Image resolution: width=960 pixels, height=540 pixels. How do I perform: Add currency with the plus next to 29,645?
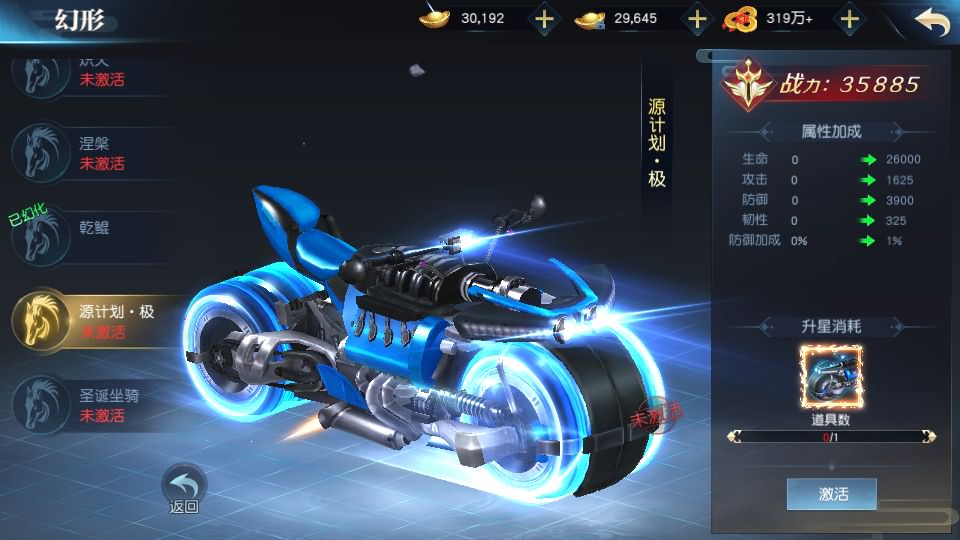tap(696, 19)
